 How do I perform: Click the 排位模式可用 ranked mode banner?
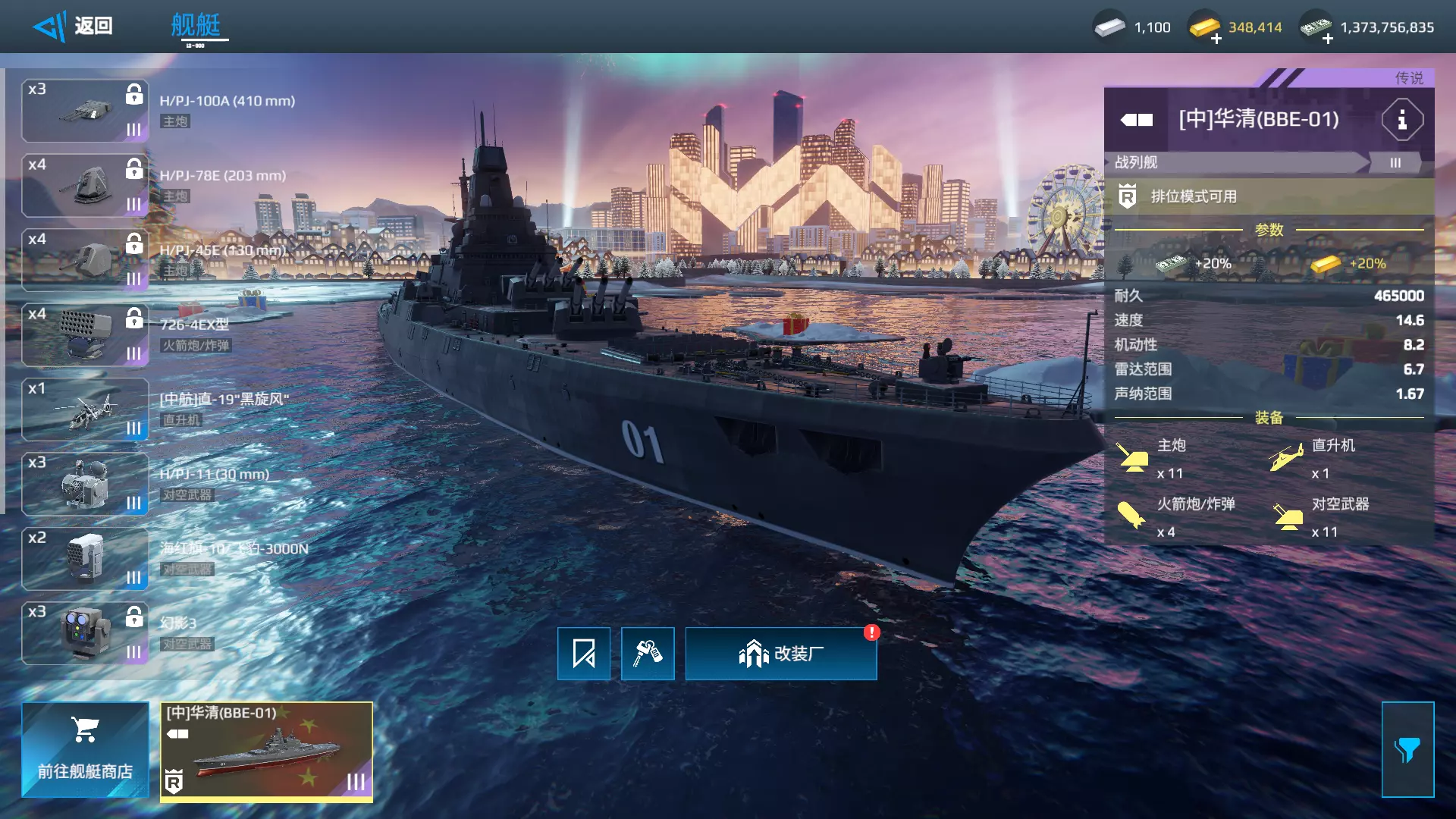pyautogui.click(x=1268, y=197)
